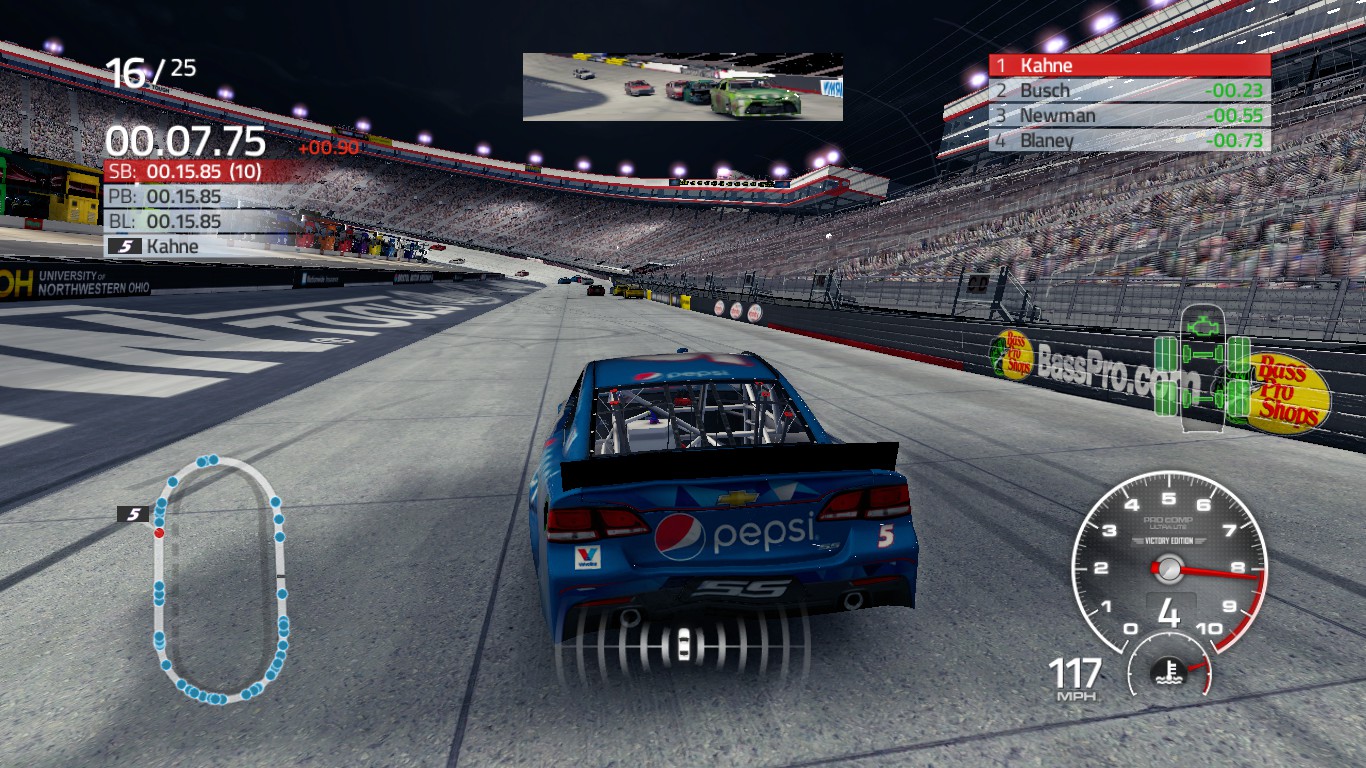Choose Newman's leaderboard entry

tap(1129, 116)
